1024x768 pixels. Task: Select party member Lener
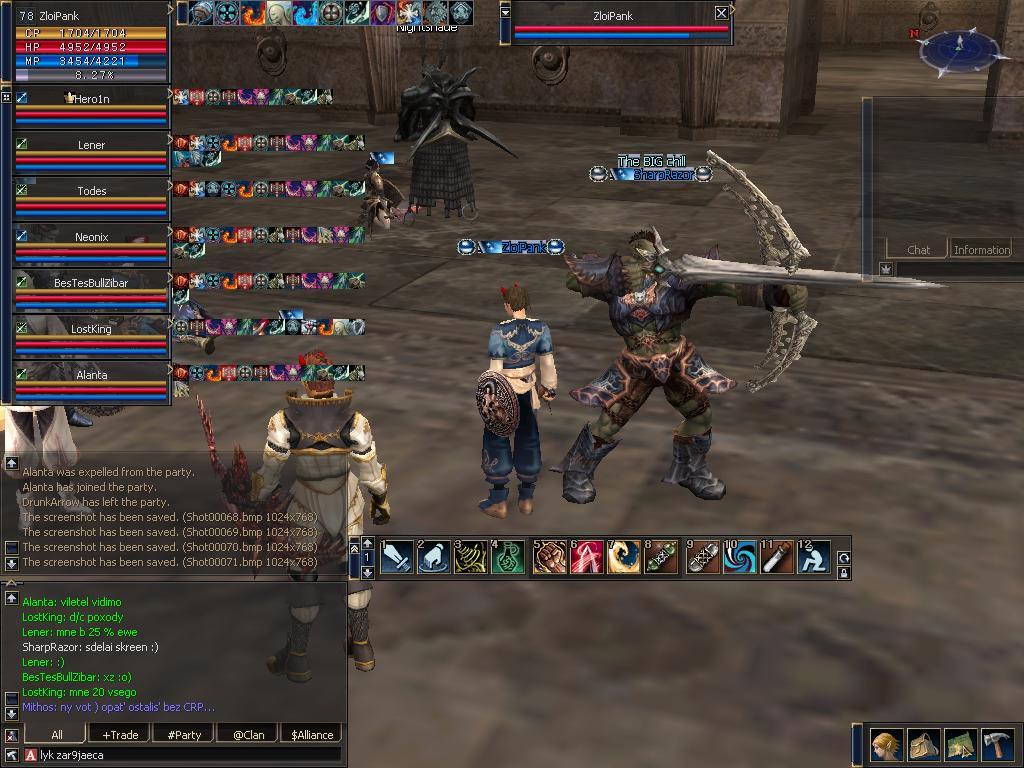pos(91,145)
